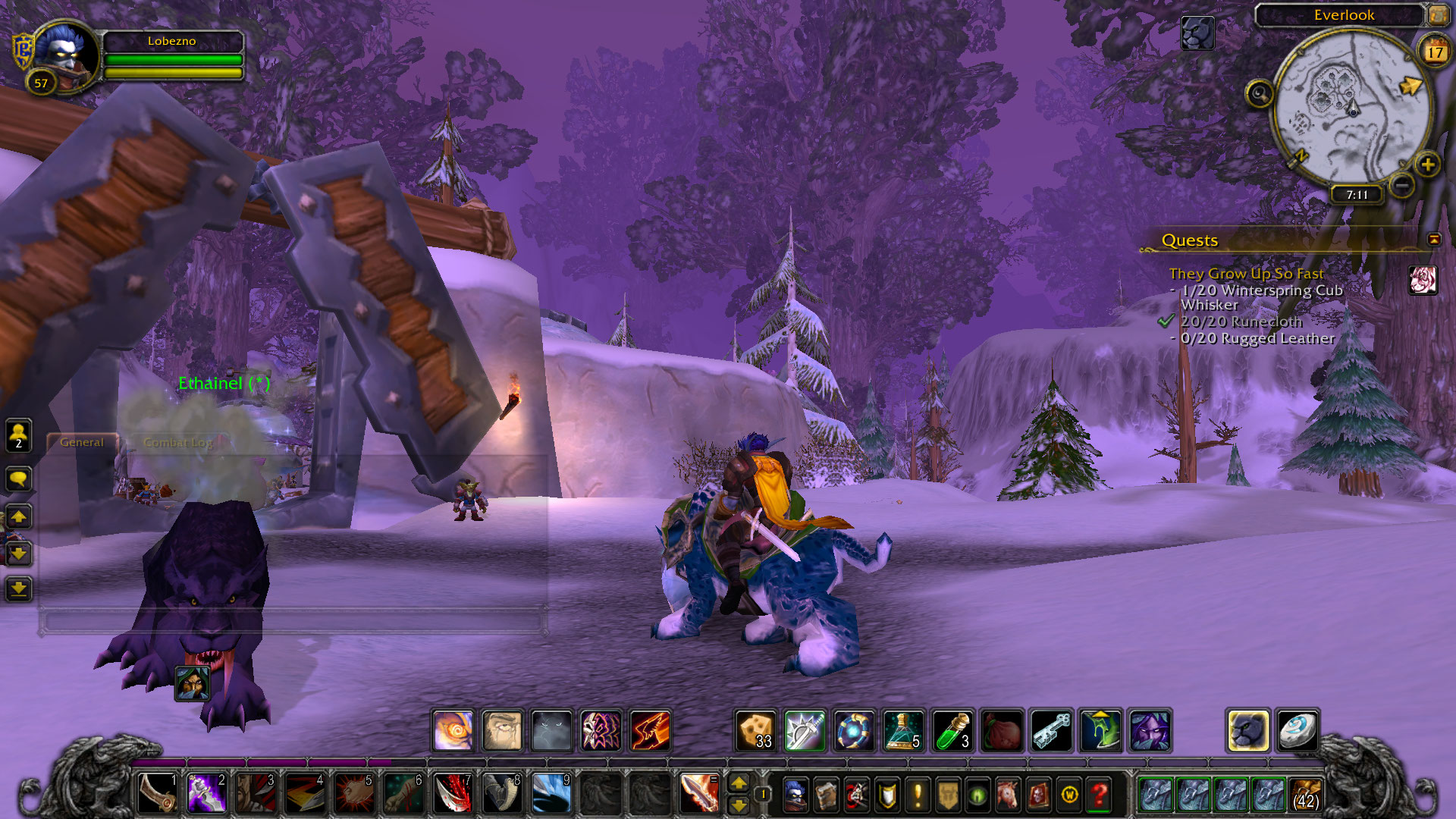
Task: Use the cheese food stack of 33
Action: pyautogui.click(x=755, y=731)
